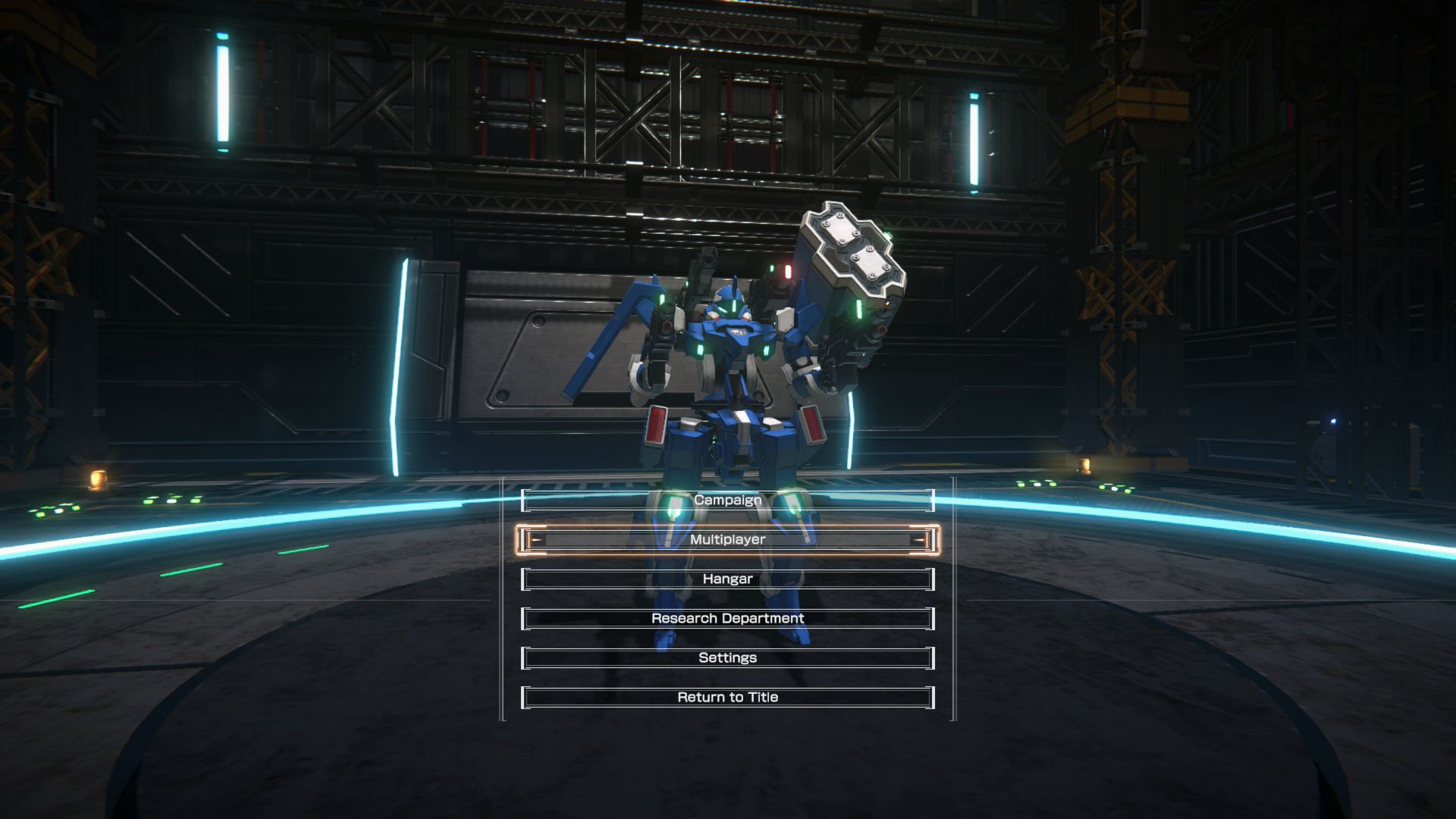Select the Campaign menu option
Image resolution: width=1456 pixels, height=819 pixels.
tap(726, 500)
